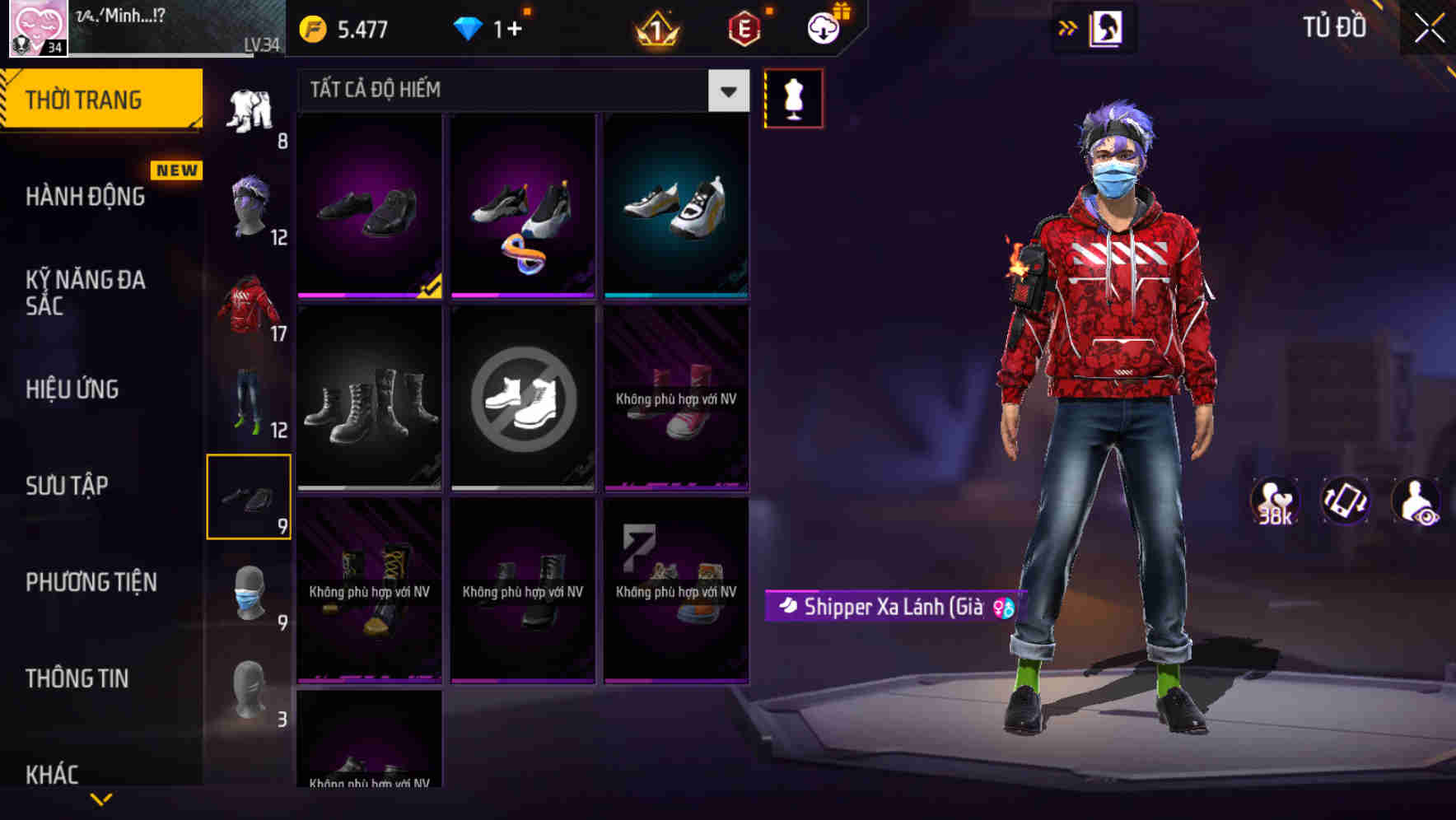Toggle the mannequin display beside the rarity filter
The height and width of the screenshot is (820, 1456).
793,97
